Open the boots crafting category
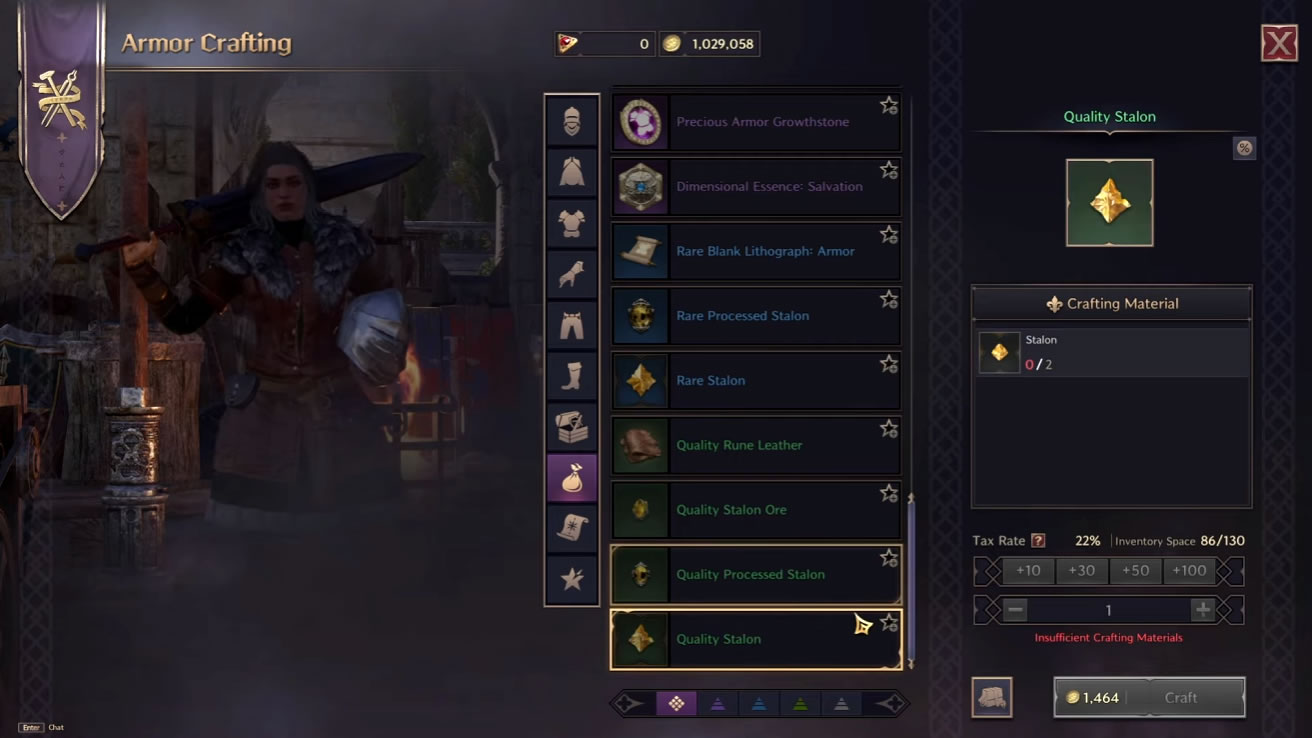The image size is (1312, 738). tap(572, 376)
